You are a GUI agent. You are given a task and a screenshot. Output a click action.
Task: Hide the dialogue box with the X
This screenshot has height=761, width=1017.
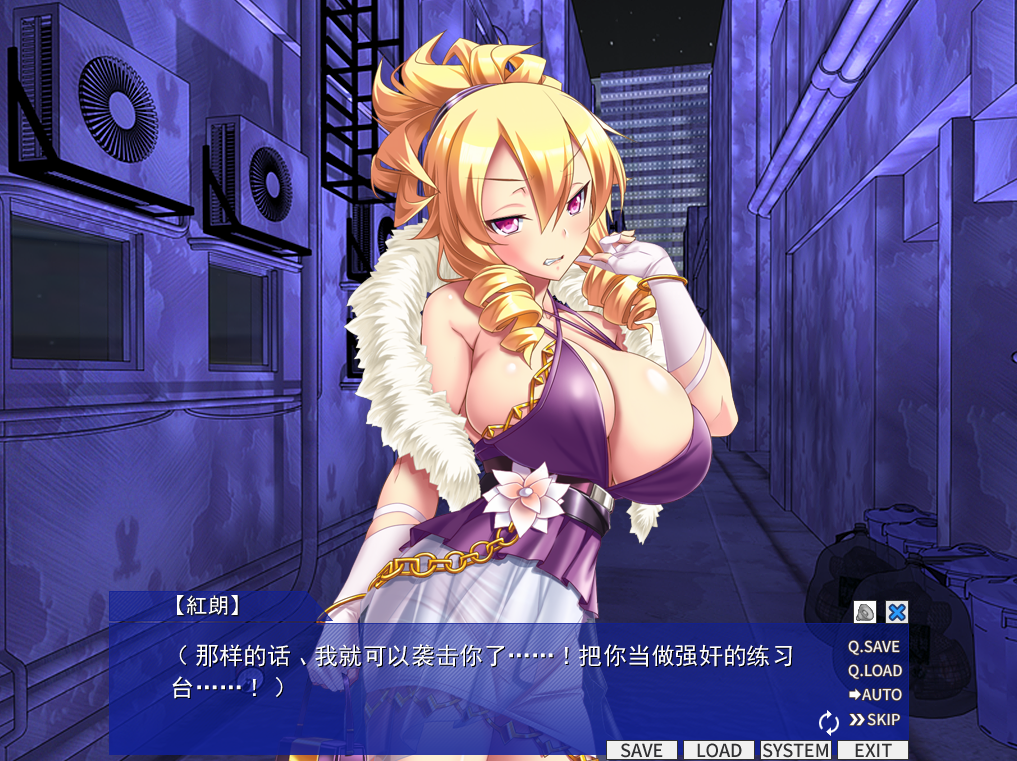tap(897, 612)
